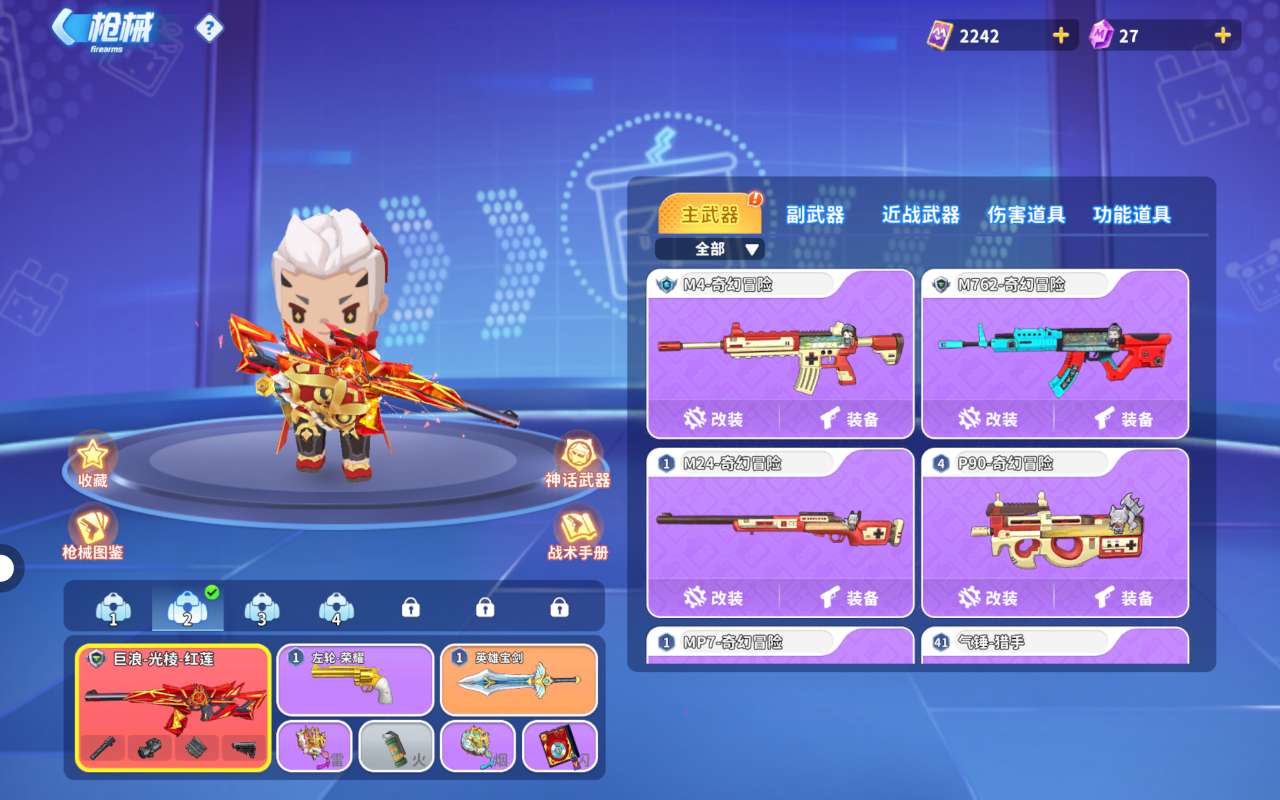1280x800 pixels.
Task: Switch to the 近战武器 tab
Action: tap(920, 215)
